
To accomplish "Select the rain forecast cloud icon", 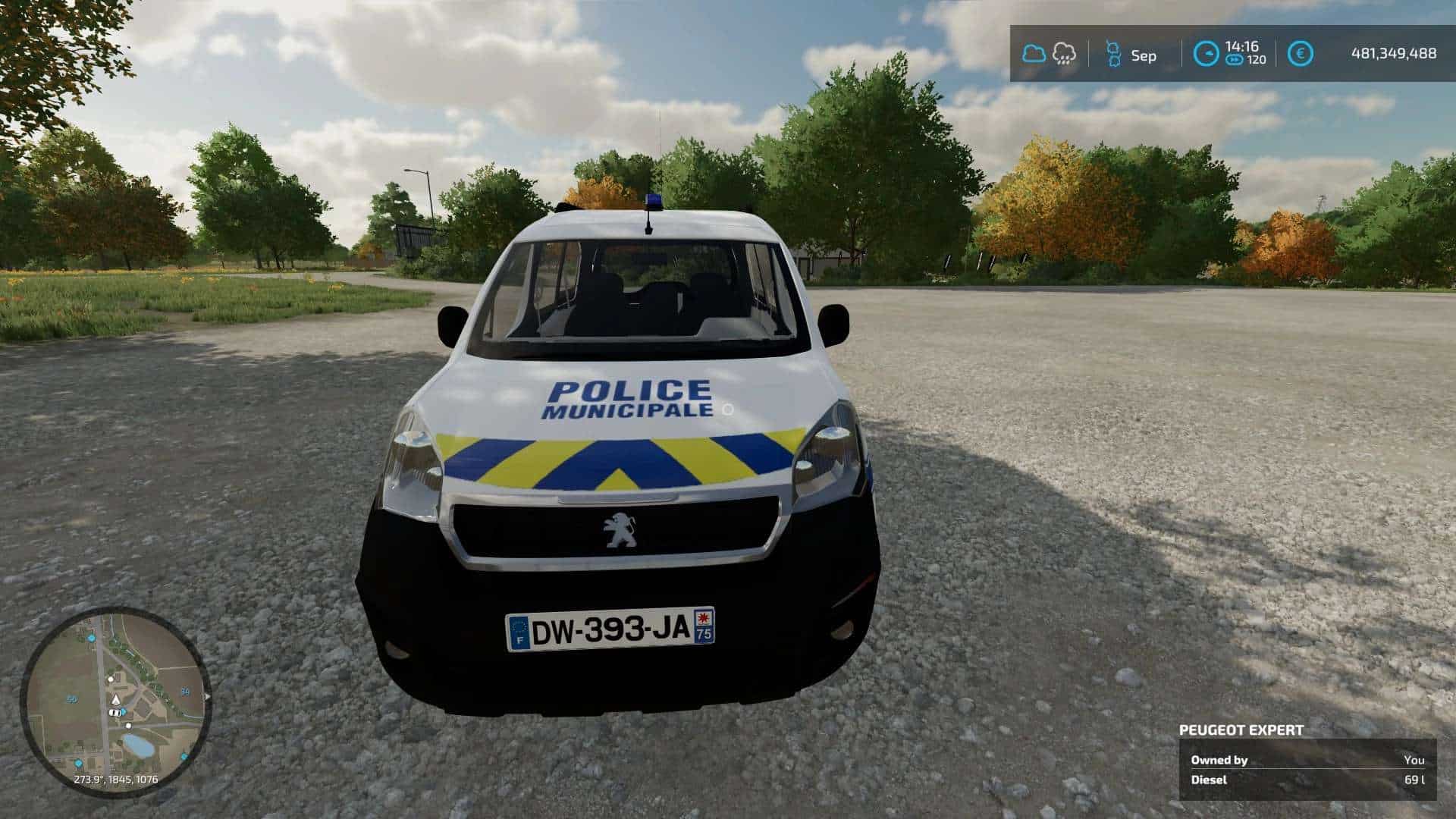I will (1064, 54).
